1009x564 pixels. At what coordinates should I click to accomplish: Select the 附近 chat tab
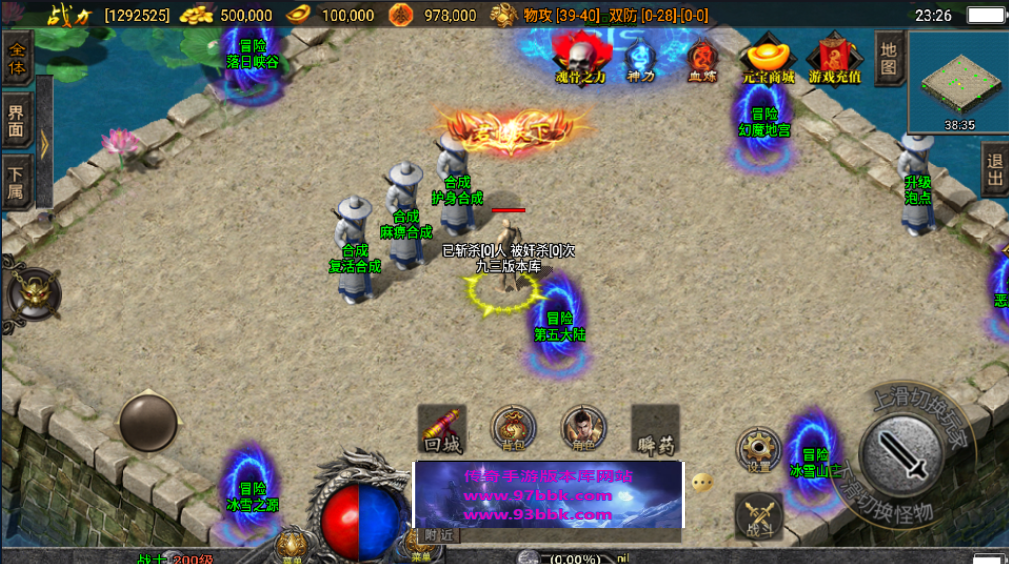[438, 535]
